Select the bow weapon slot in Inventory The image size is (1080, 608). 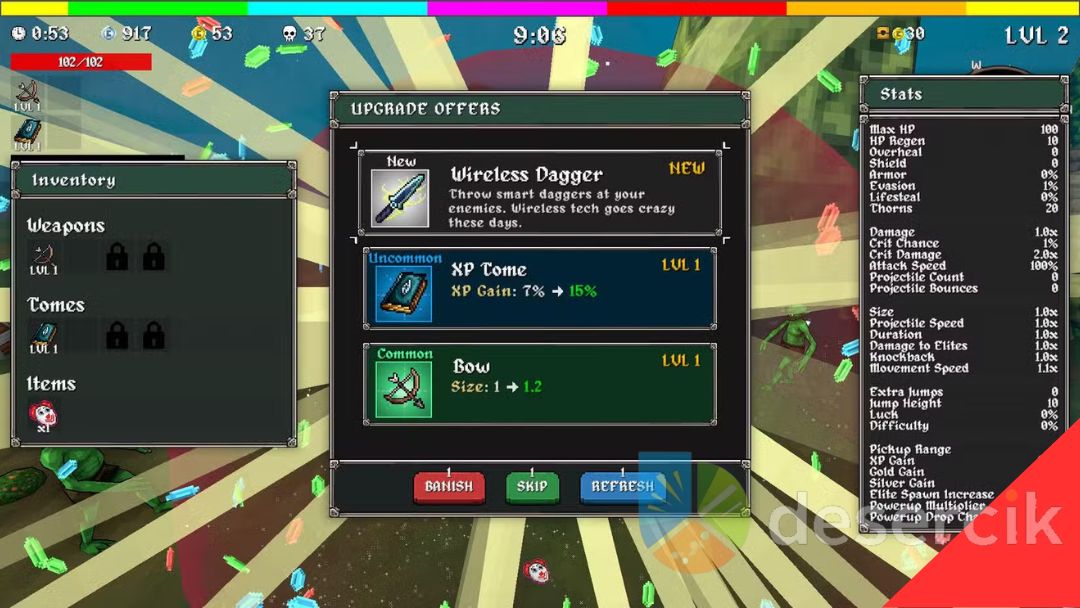coord(43,258)
